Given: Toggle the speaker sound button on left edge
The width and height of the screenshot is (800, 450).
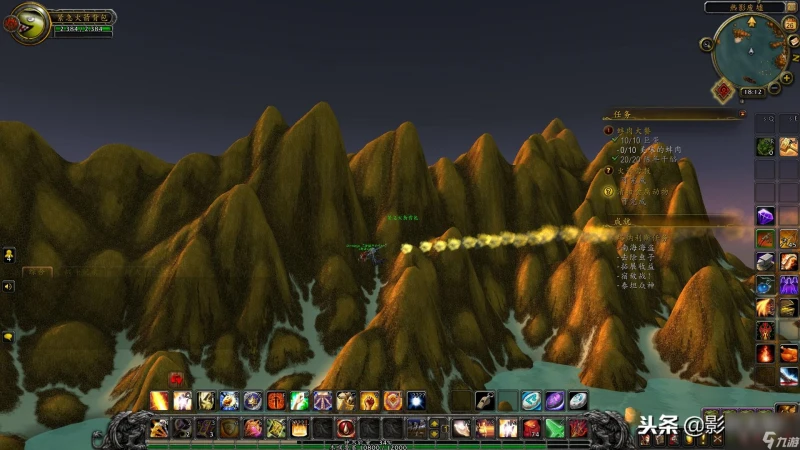Looking at the screenshot, I should point(8,286).
